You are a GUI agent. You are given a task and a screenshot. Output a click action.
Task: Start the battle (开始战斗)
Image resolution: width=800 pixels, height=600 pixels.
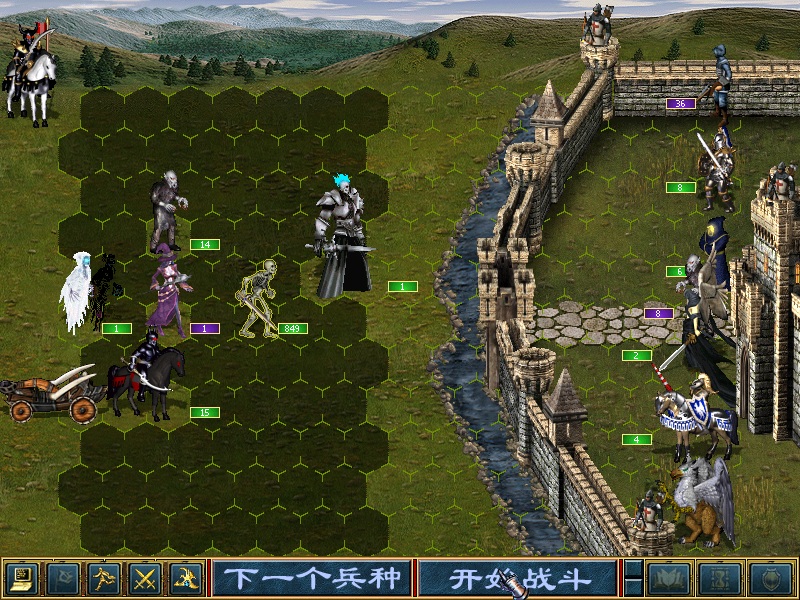point(516,577)
